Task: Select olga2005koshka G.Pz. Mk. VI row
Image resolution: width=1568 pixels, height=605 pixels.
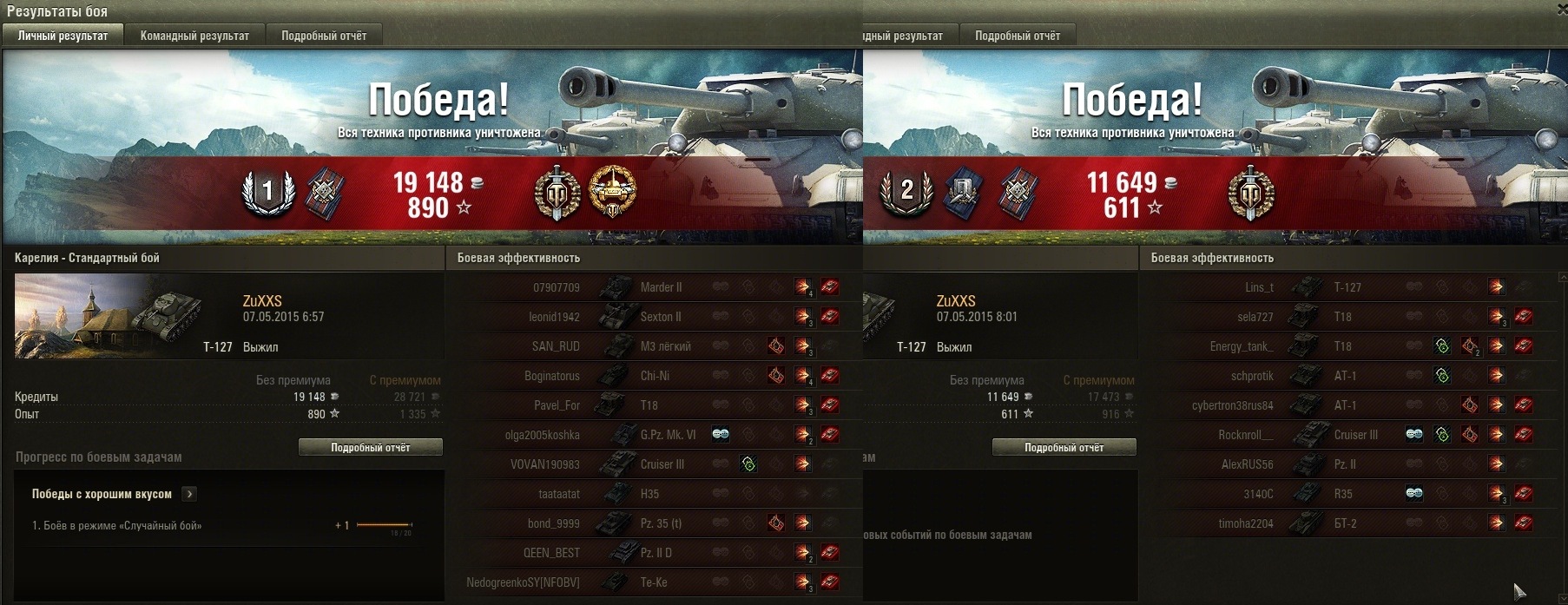Action: pyautogui.click(x=651, y=435)
